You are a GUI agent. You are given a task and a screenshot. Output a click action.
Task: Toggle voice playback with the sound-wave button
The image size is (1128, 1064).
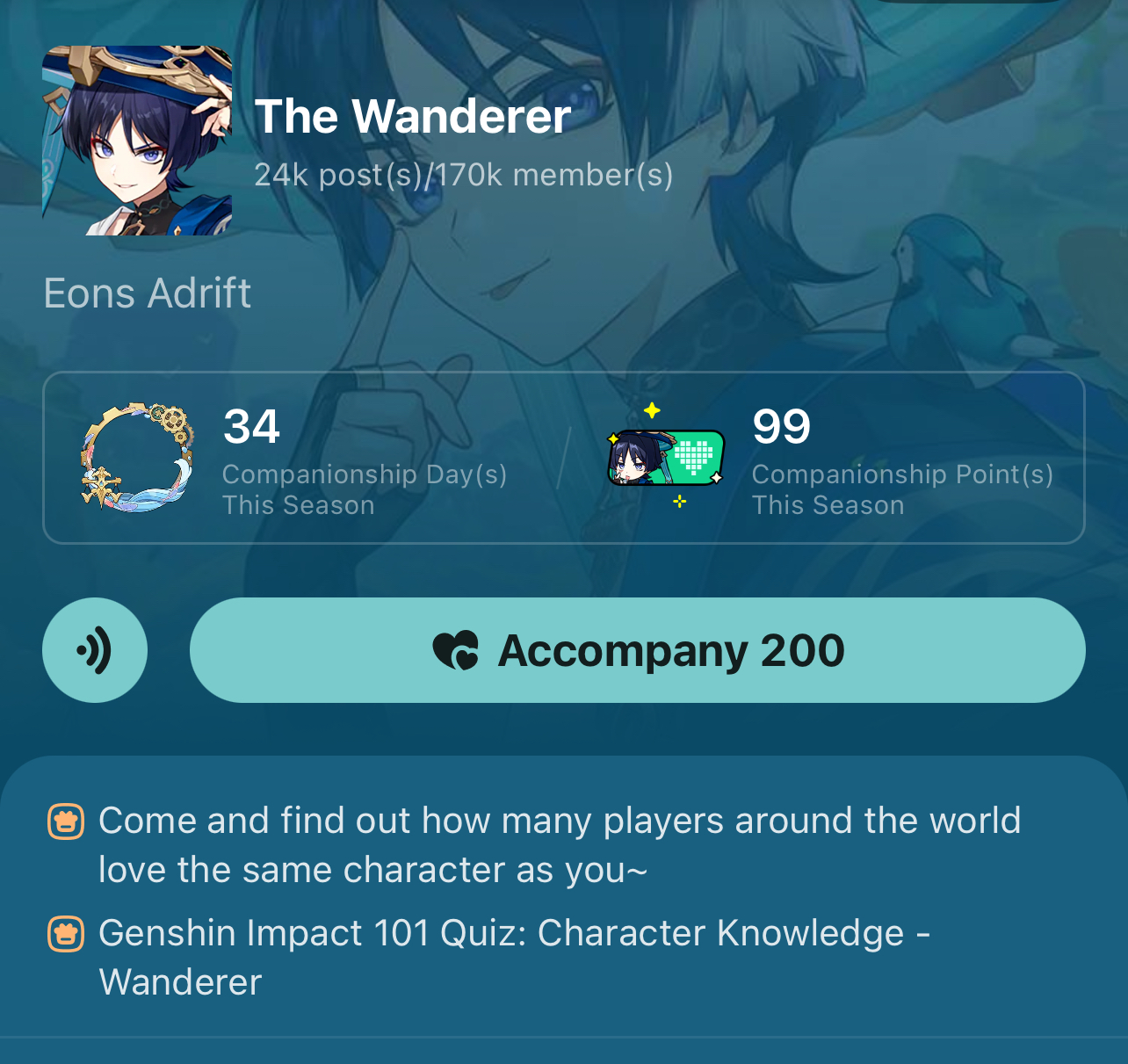click(94, 650)
